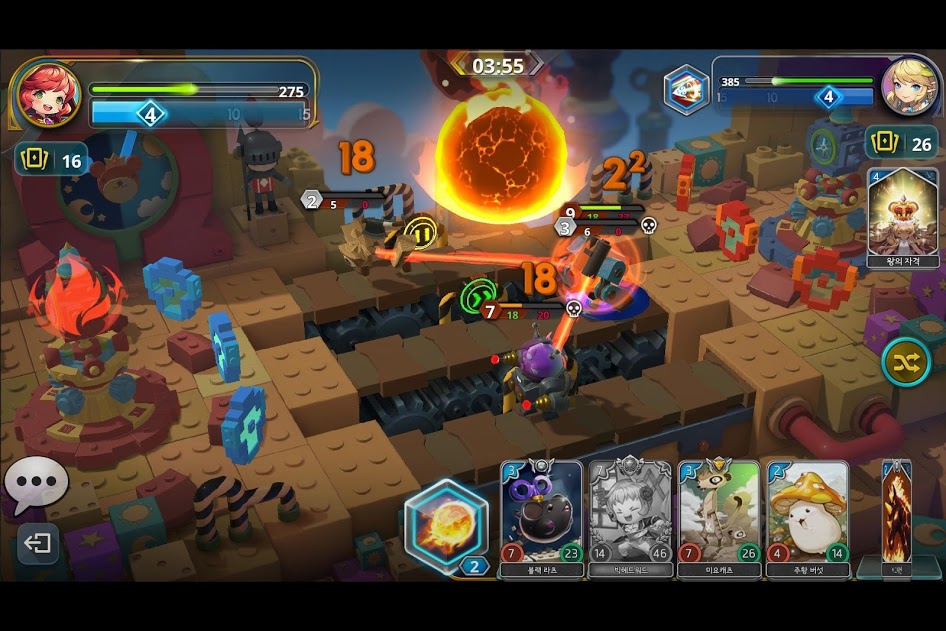The width and height of the screenshot is (946, 631).
Task: Select the black bomb creature card
Action: tap(541, 518)
